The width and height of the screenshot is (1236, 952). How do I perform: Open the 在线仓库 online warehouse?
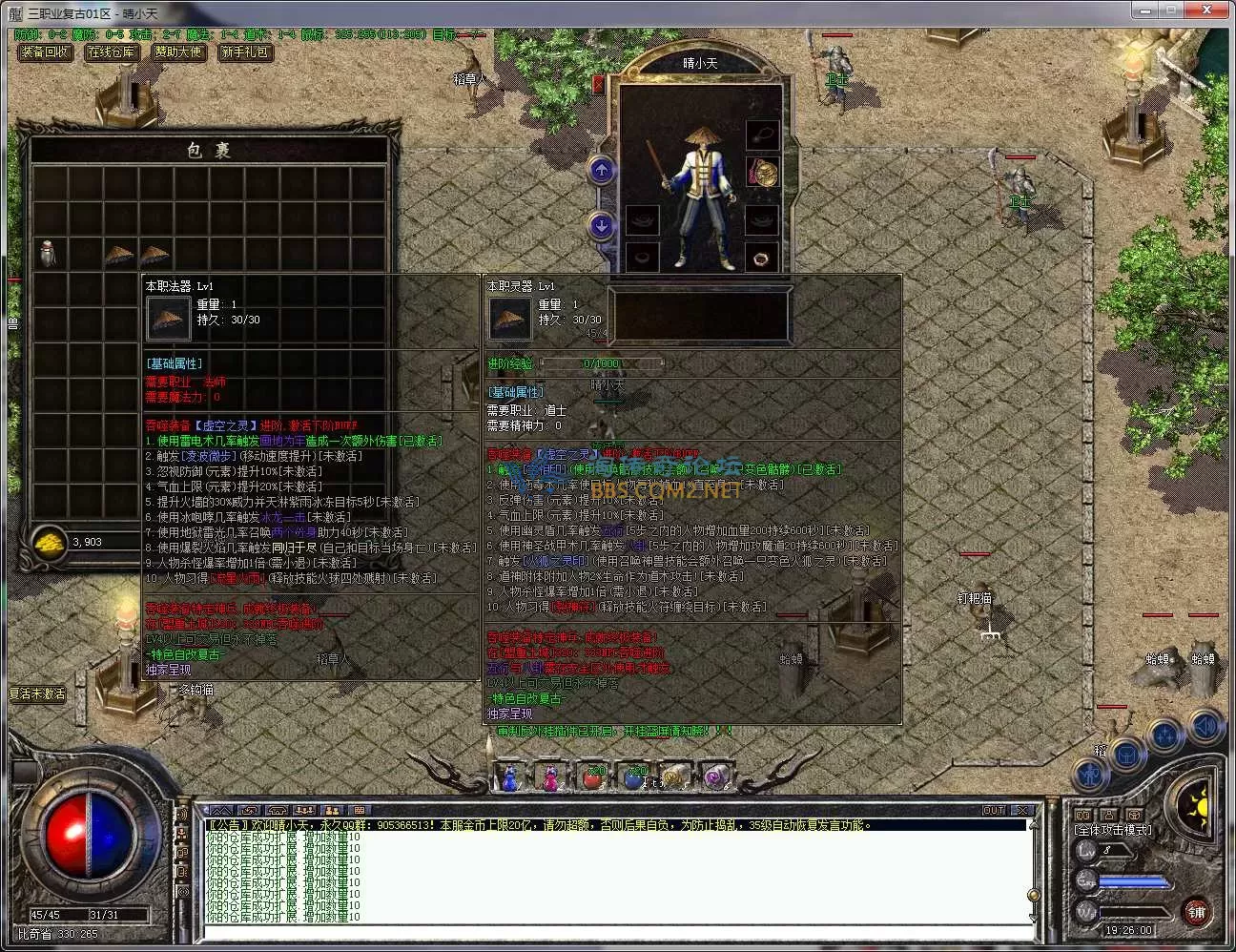[111, 52]
